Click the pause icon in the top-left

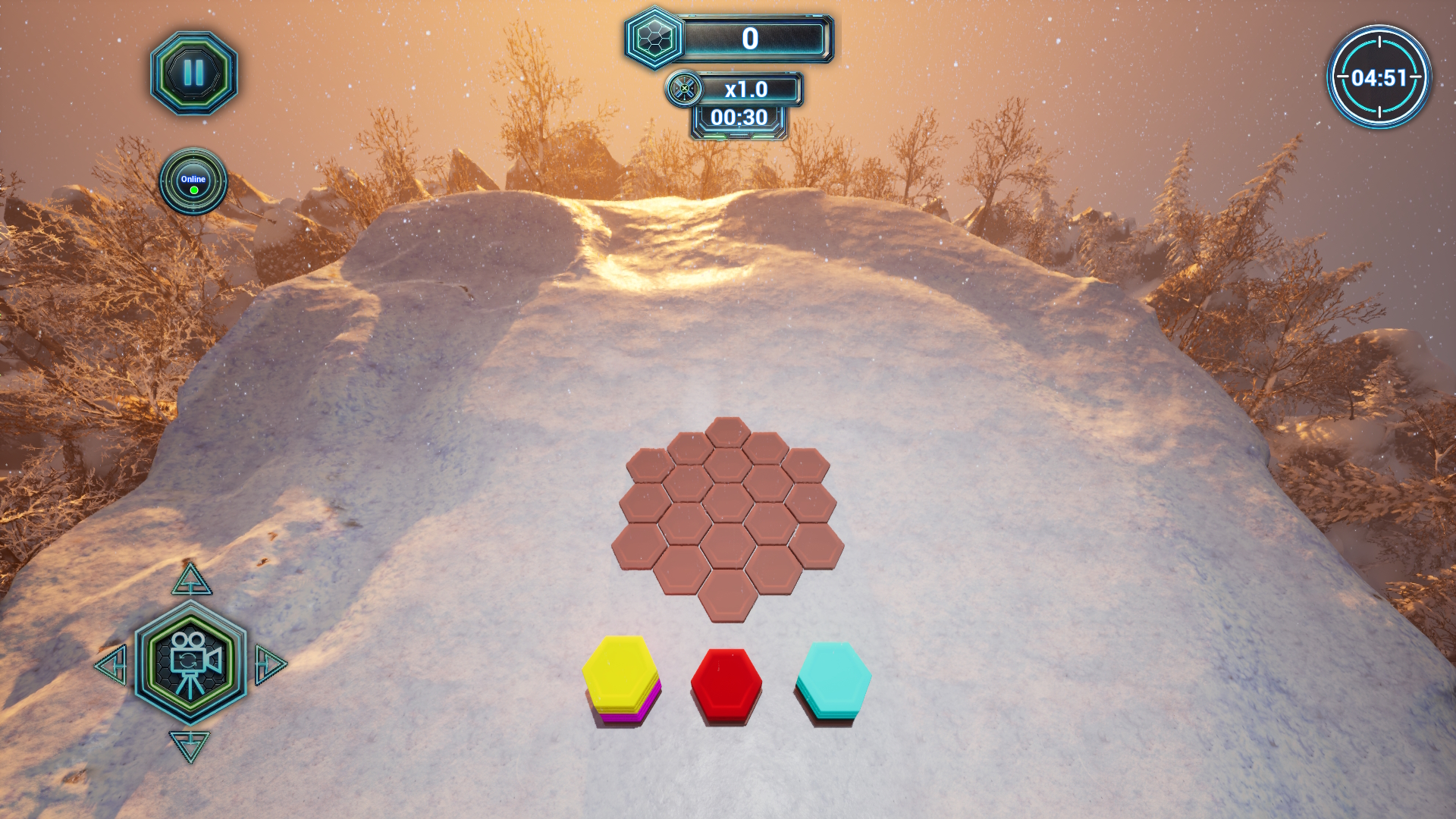[x=194, y=74]
